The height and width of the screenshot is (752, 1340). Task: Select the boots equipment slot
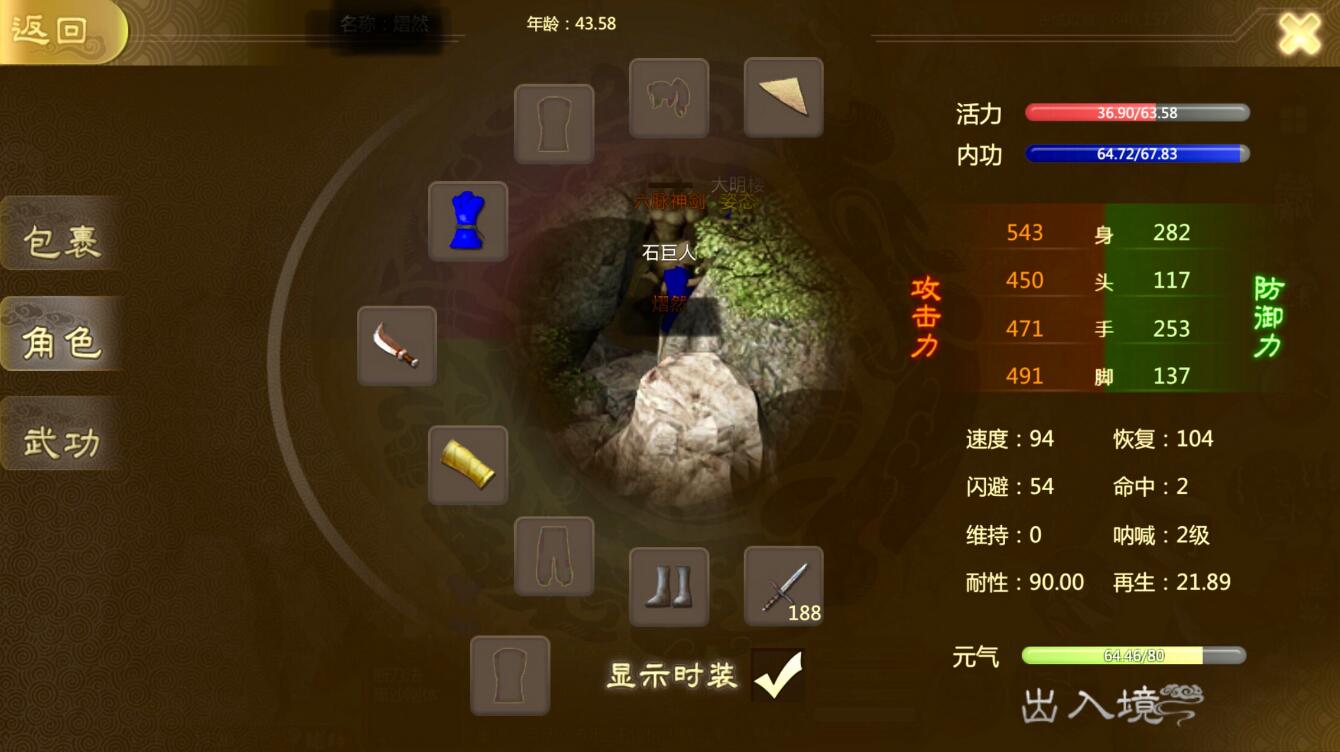coord(669,588)
